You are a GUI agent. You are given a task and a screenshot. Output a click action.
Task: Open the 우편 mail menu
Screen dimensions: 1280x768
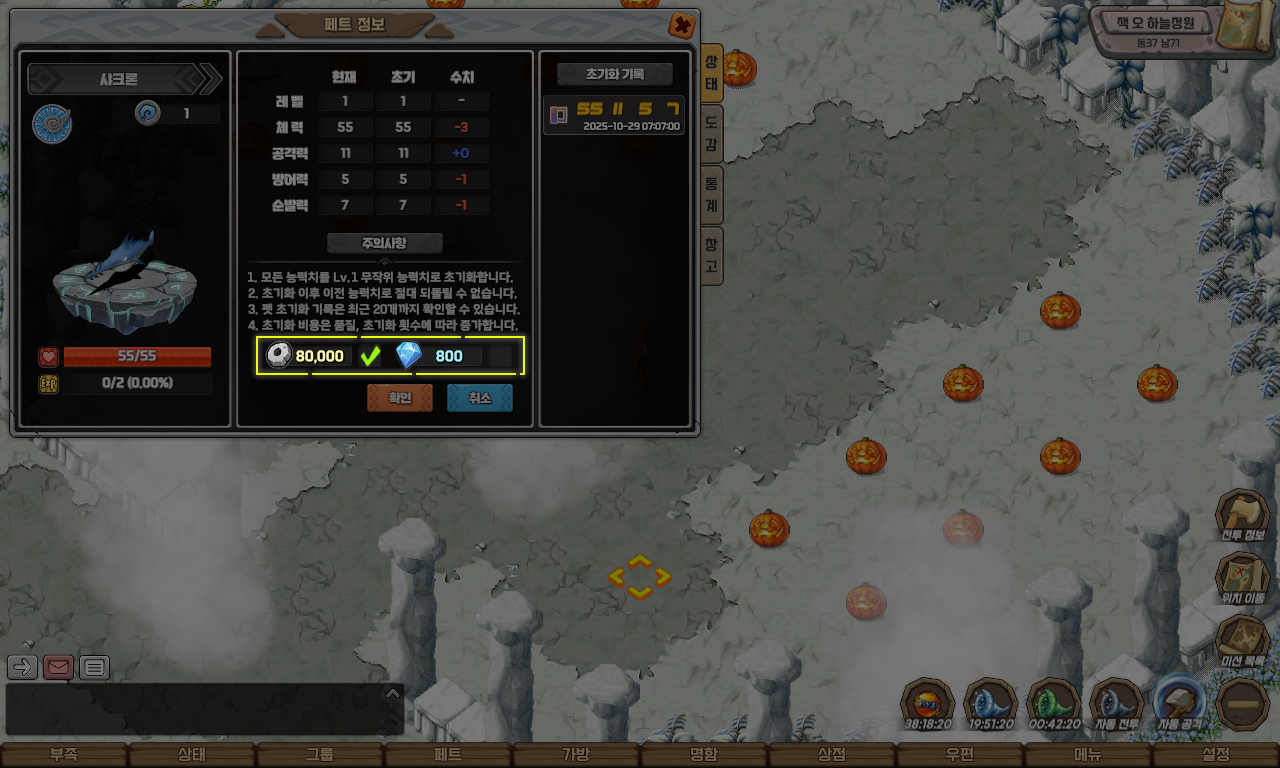click(x=960, y=755)
